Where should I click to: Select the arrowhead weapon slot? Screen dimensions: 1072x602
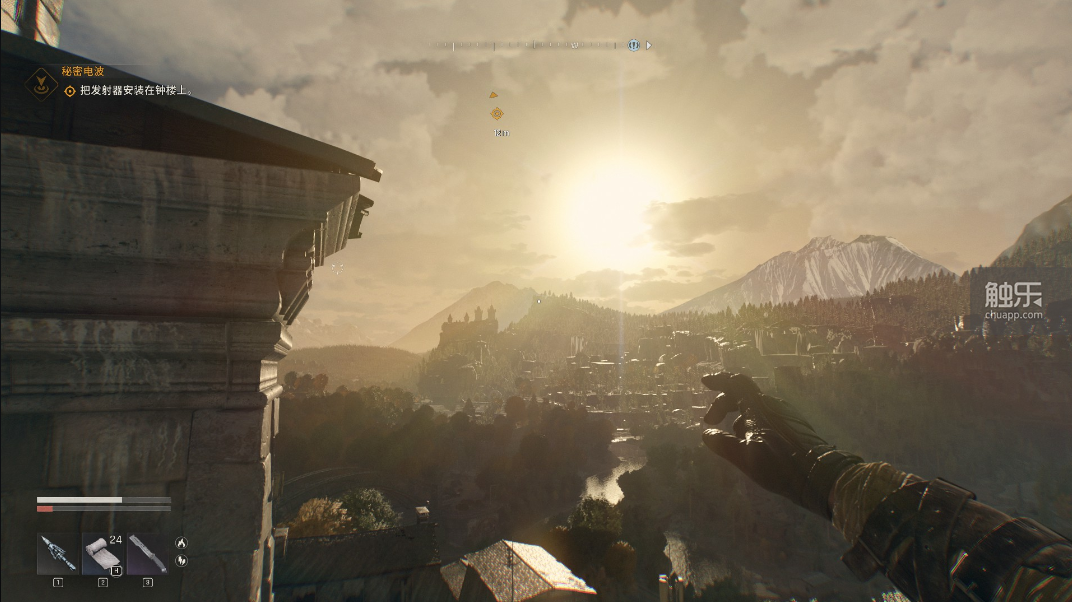click(x=56, y=554)
